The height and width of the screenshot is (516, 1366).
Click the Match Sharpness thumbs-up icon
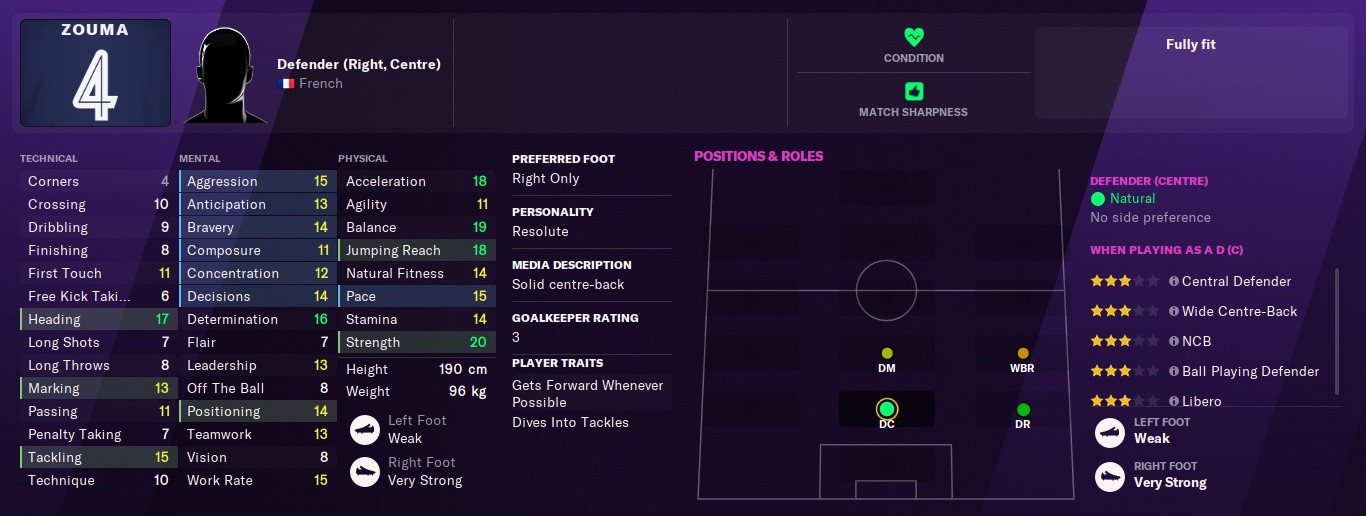pyautogui.click(x=913, y=91)
